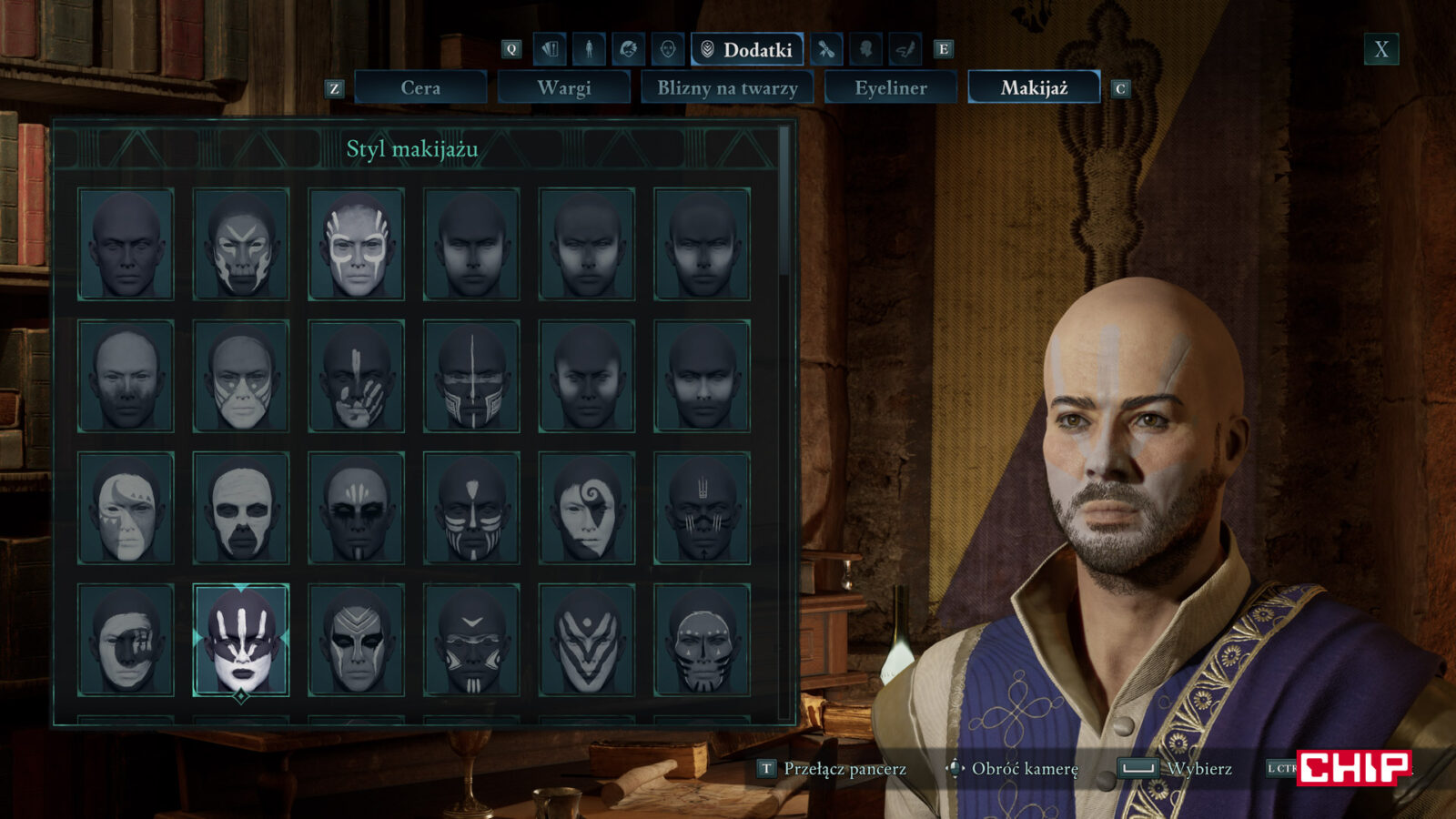Open the scroll and ribbon category
This screenshot has height=819, width=1456.
point(826,49)
